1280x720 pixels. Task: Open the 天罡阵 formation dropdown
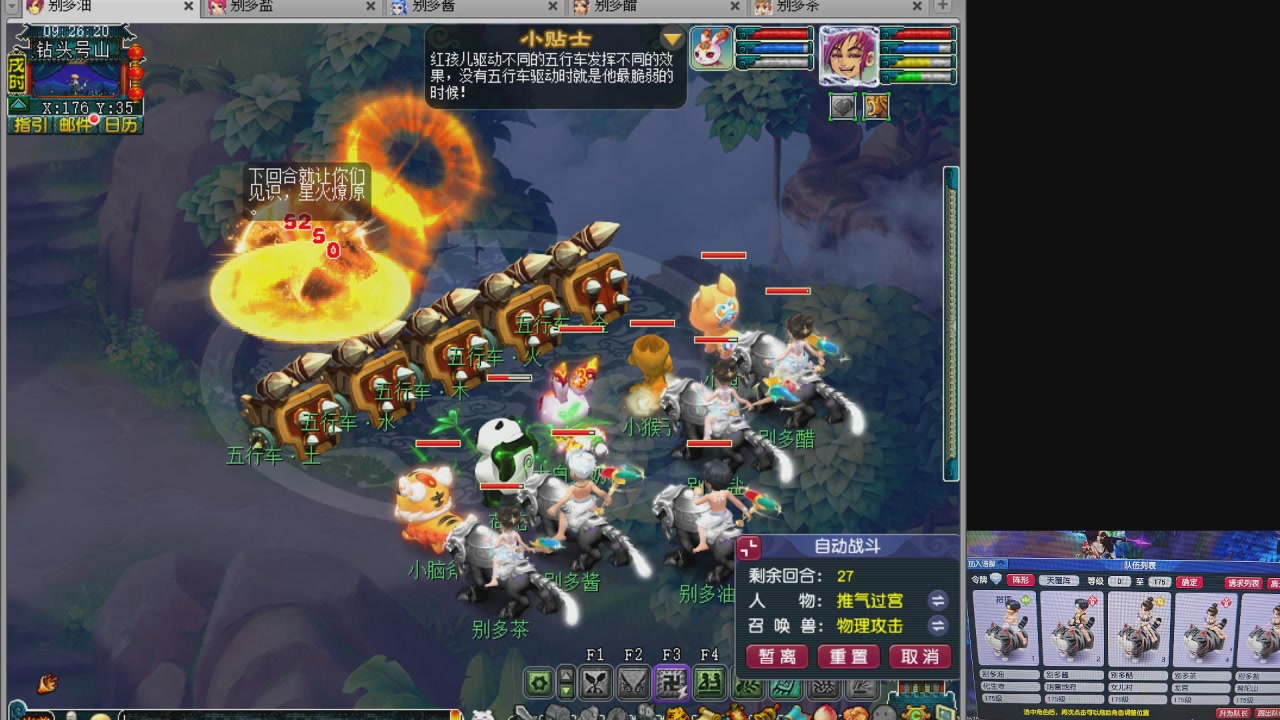(1059, 581)
